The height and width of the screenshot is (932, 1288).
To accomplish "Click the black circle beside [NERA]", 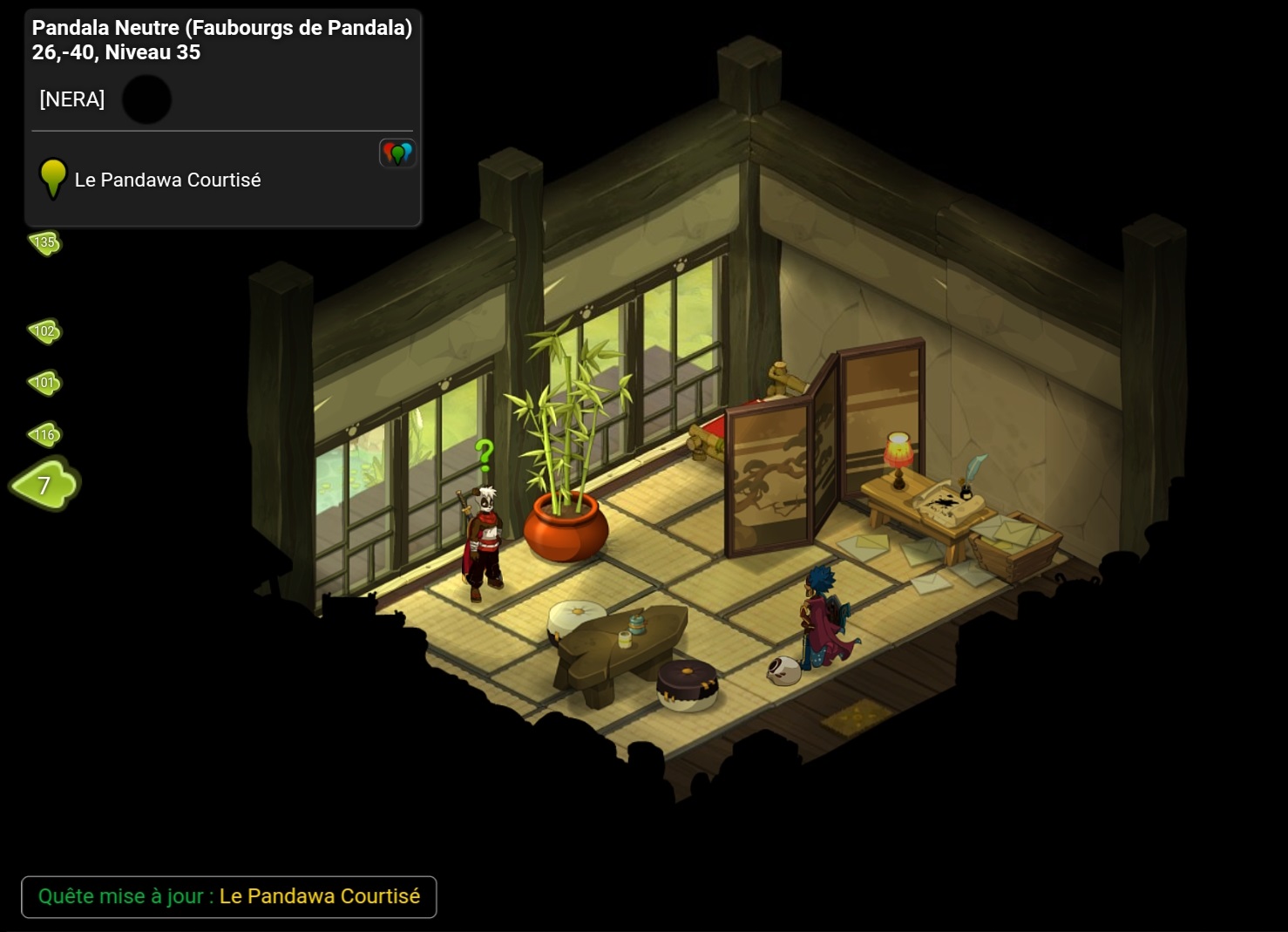I will click(146, 99).
